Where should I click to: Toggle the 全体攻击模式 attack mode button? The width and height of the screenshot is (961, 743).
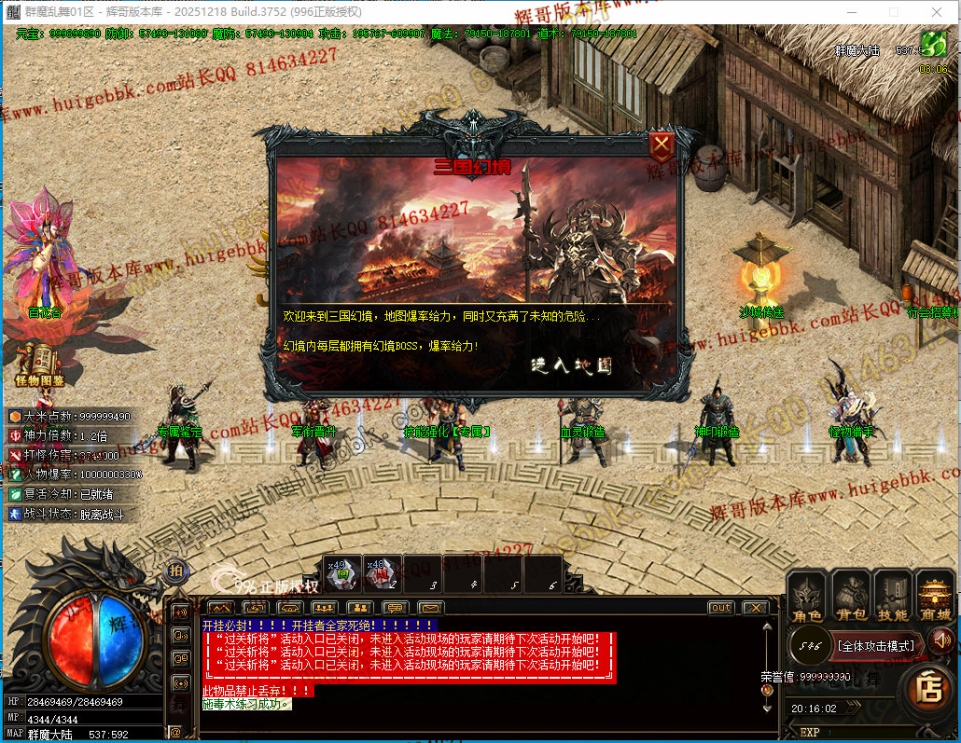tap(875, 646)
